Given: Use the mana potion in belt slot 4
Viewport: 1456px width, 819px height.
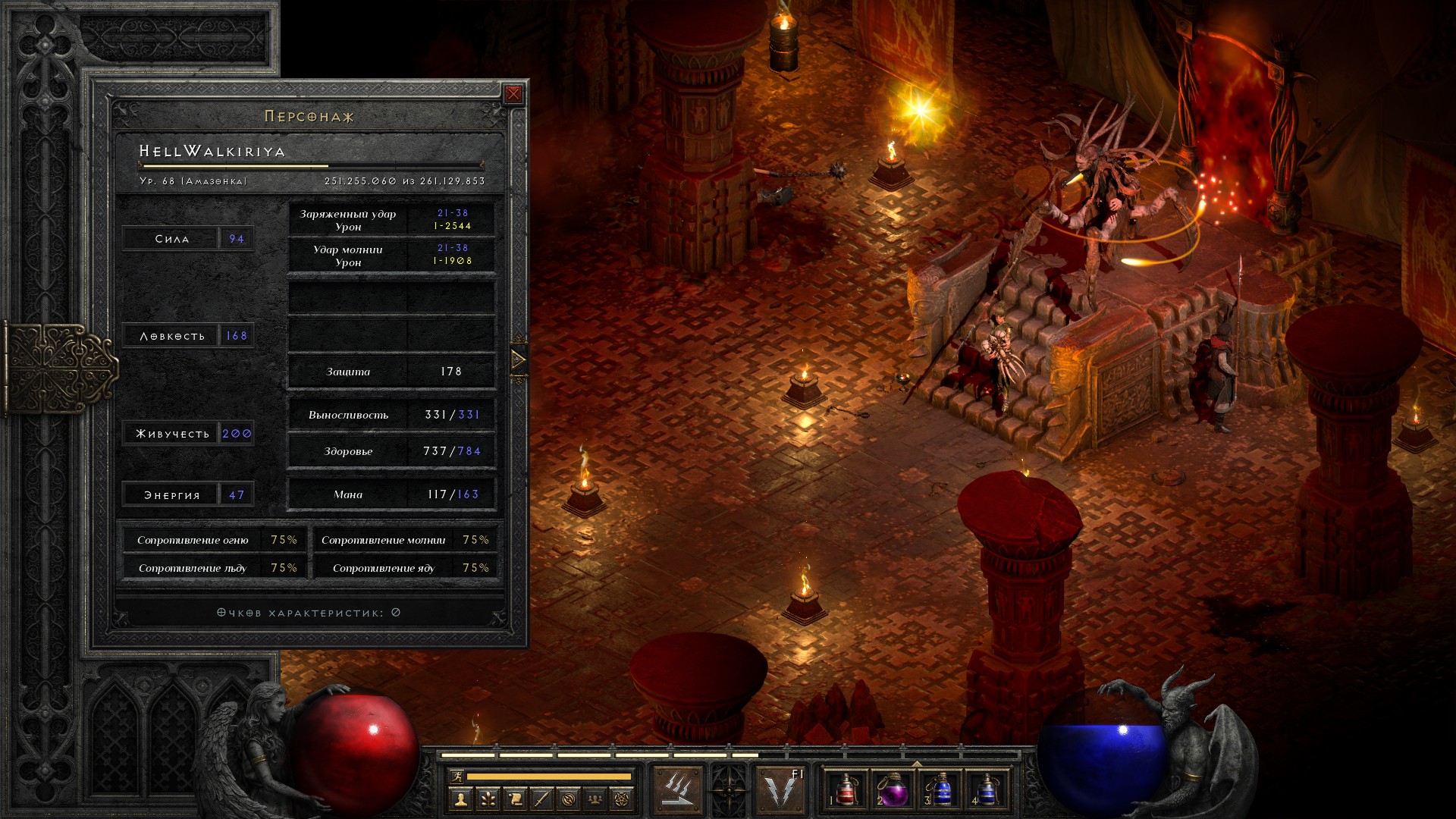Looking at the screenshot, I should point(987,789).
